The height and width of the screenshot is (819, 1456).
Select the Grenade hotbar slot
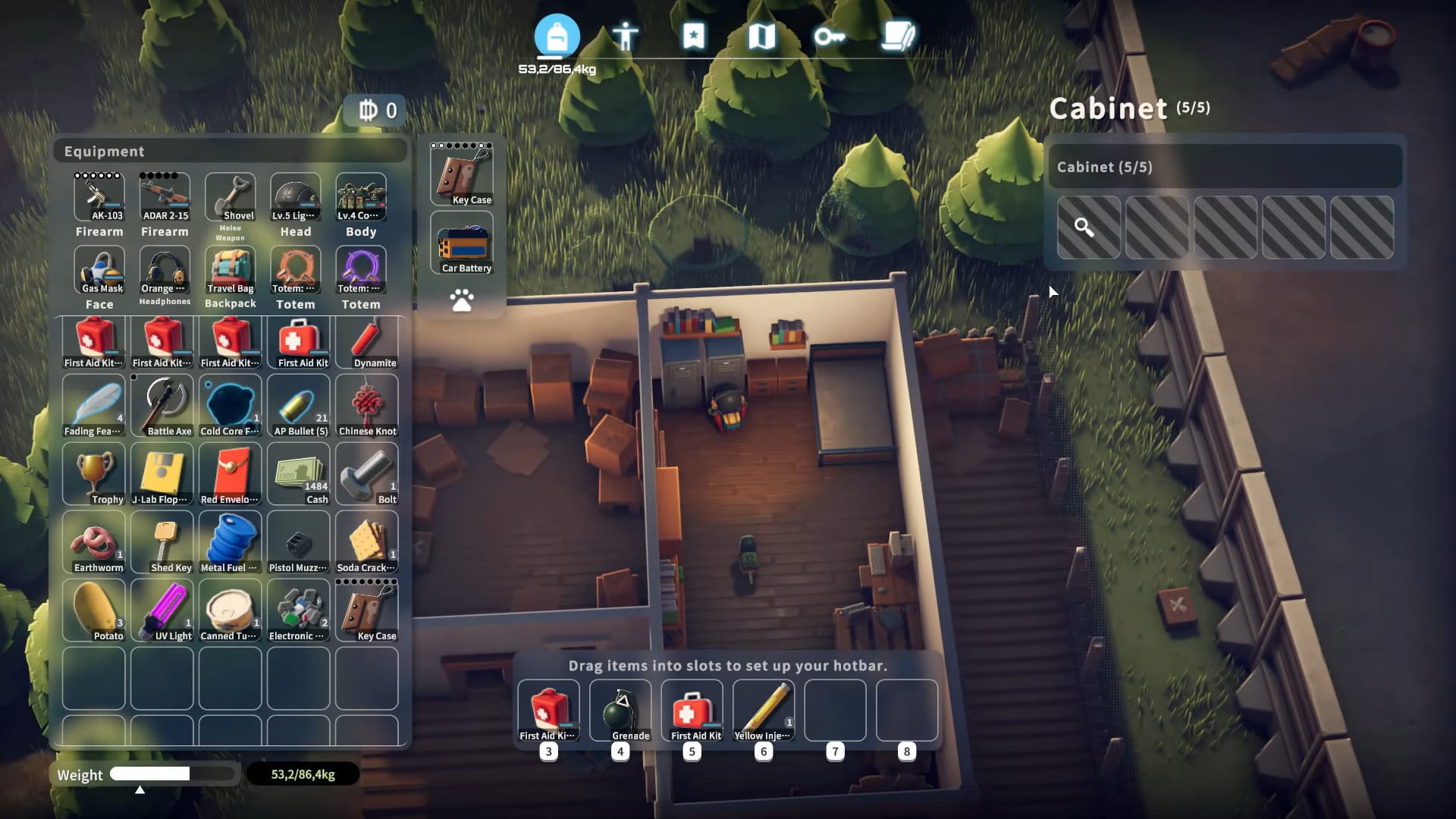[x=620, y=711]
